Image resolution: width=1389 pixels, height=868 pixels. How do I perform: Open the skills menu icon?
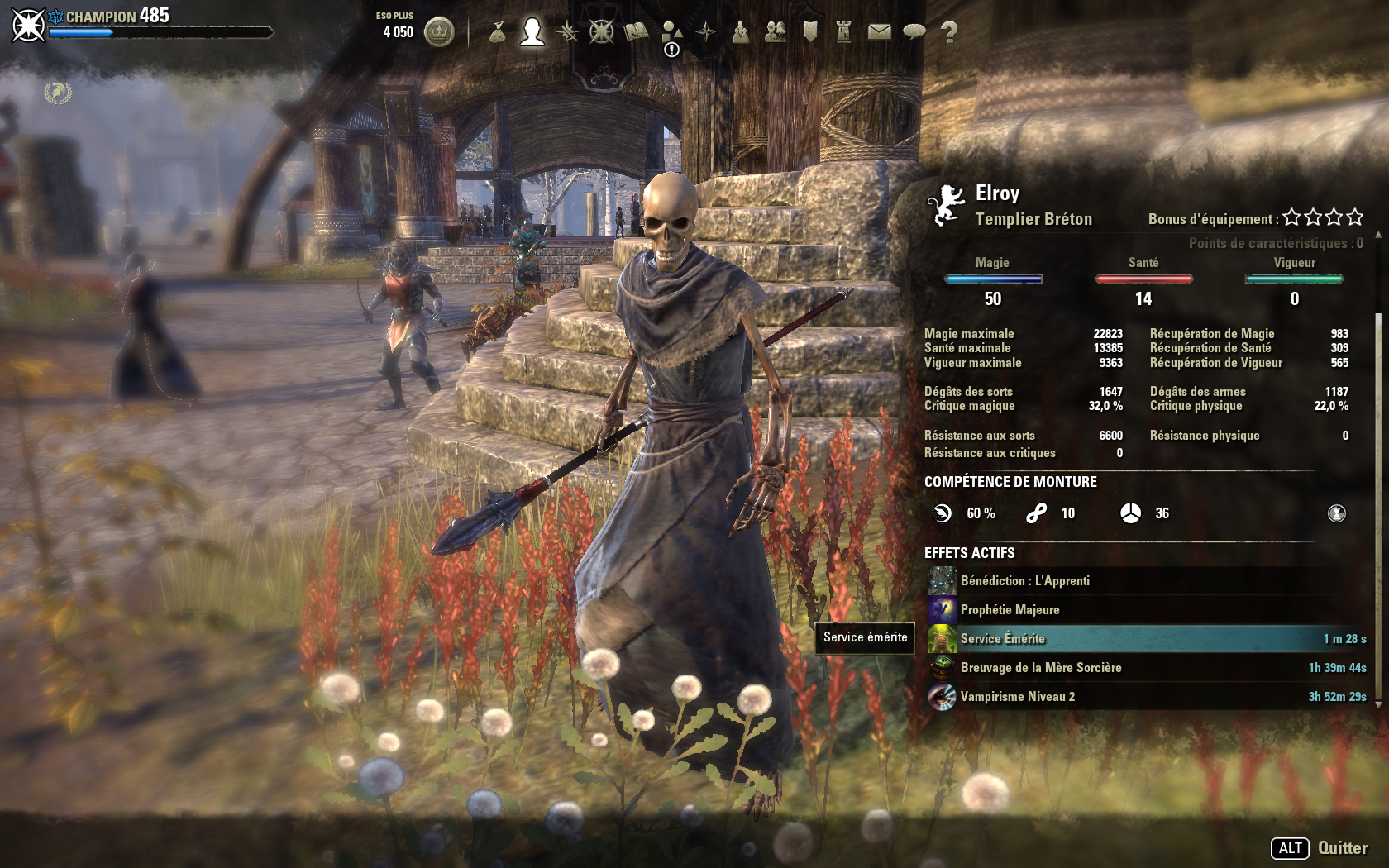tap(567, 32)
